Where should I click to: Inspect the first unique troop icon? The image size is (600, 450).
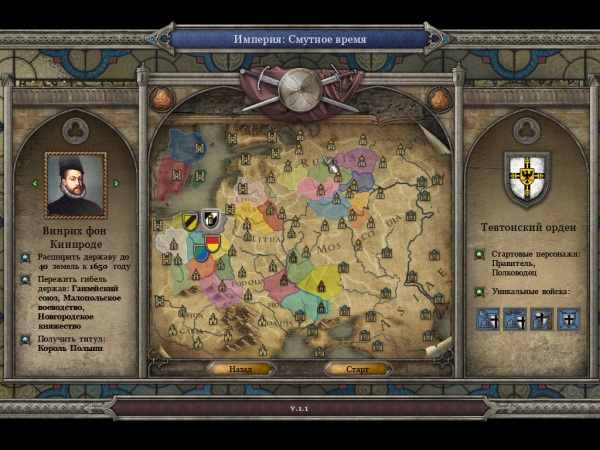point(488,319)
